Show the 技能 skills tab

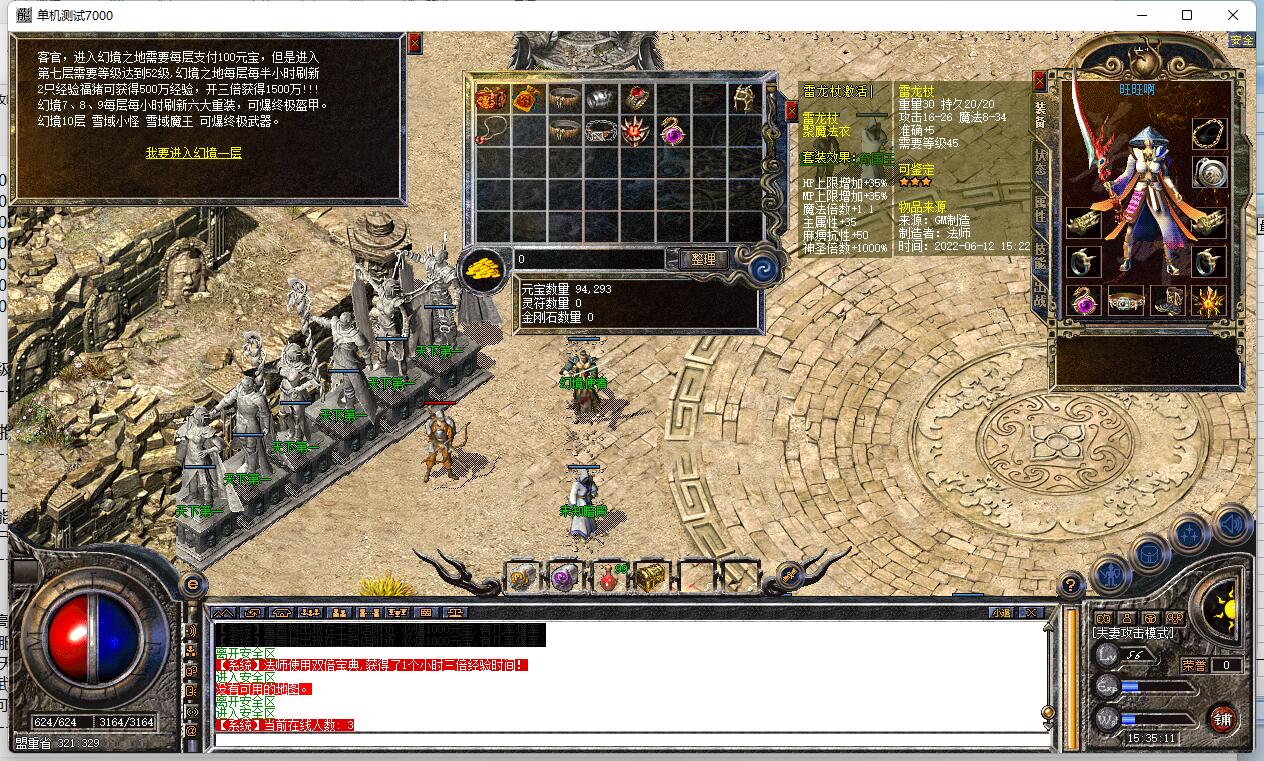(x=1040, y=257)
